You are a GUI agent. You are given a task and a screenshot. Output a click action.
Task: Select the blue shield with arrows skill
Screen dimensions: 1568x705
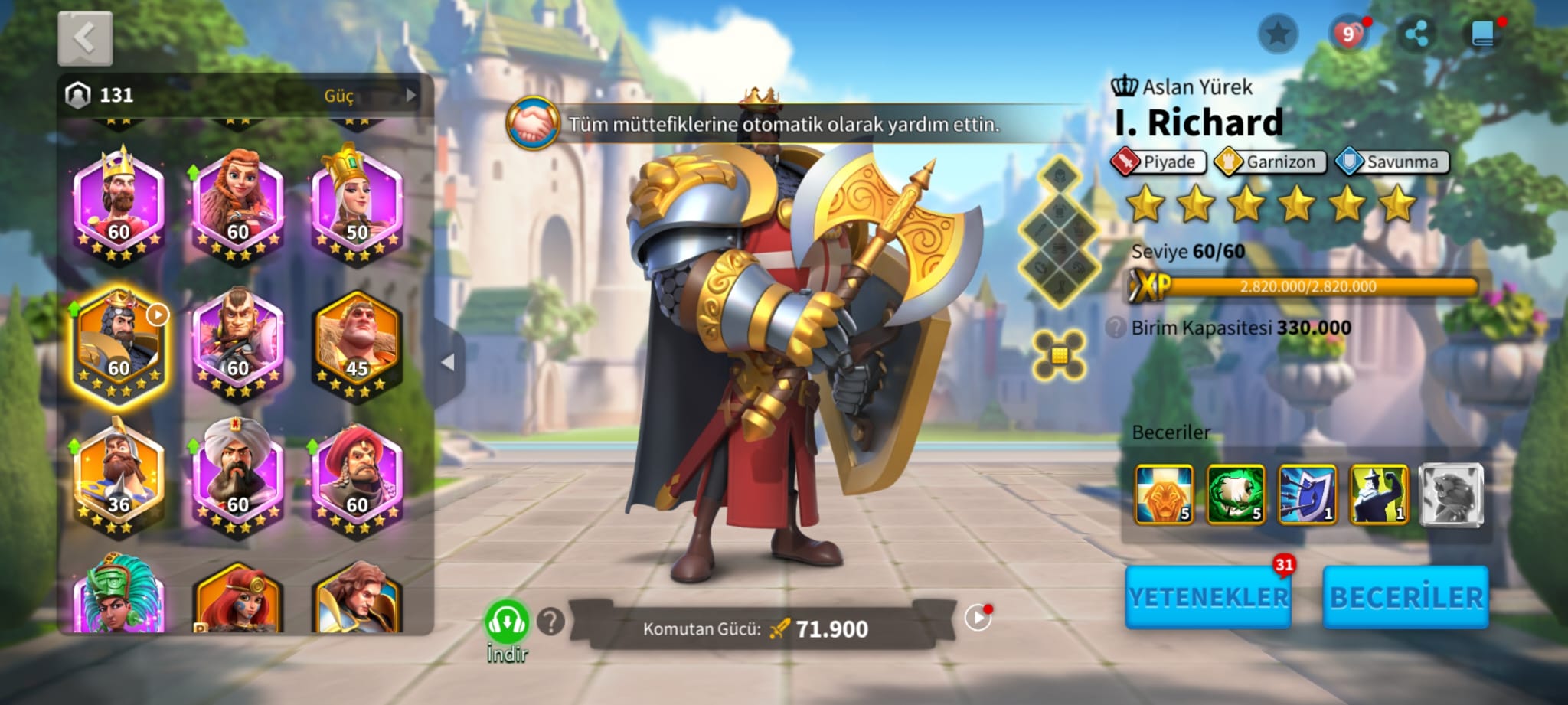tap(1307, 494)
